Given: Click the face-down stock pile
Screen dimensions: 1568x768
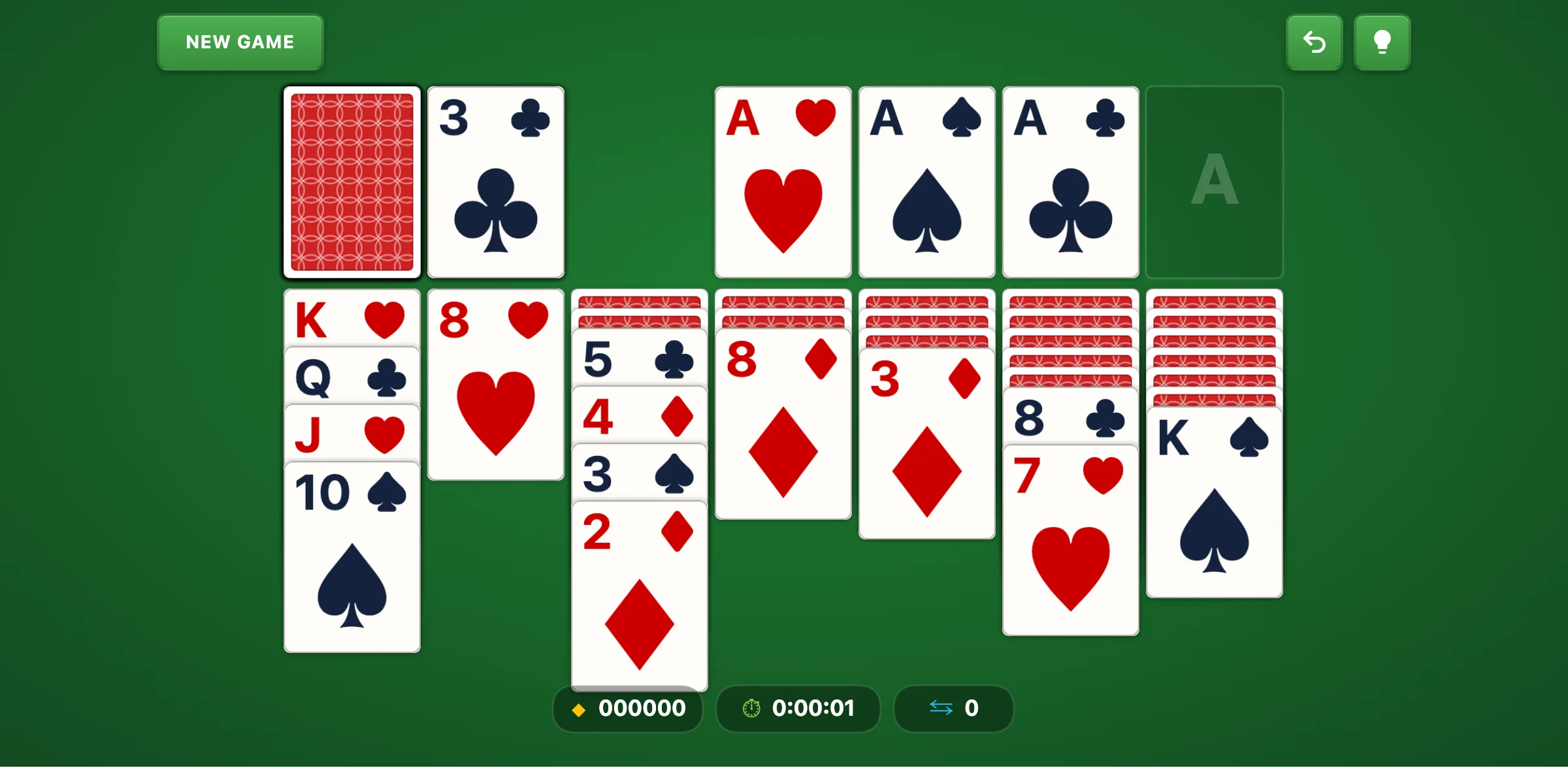Looking at the screenshot, I should point(351,183).
